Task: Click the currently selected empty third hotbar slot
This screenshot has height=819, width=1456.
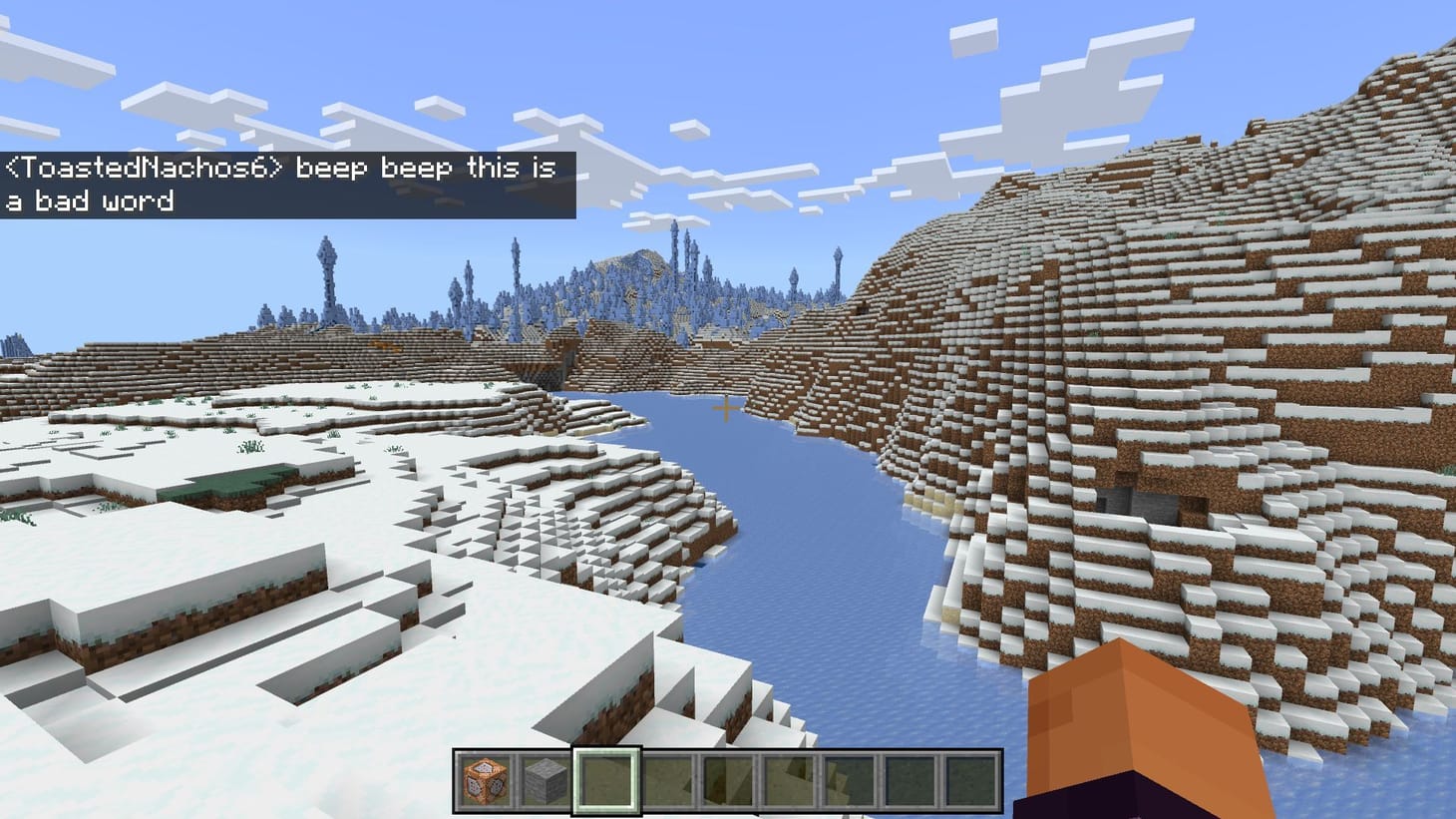Action: (605, 782)
